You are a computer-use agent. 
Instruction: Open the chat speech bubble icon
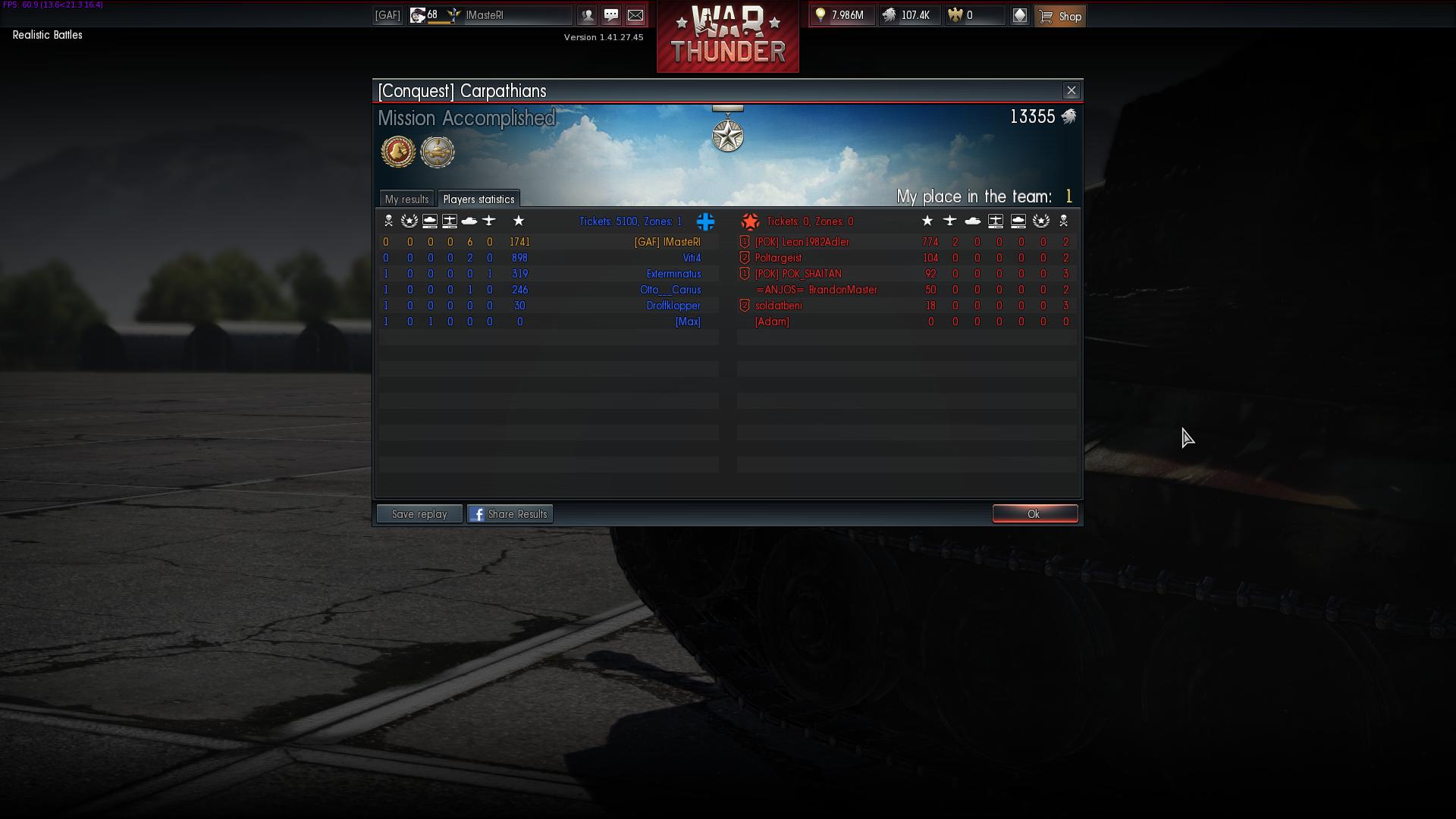611,15
